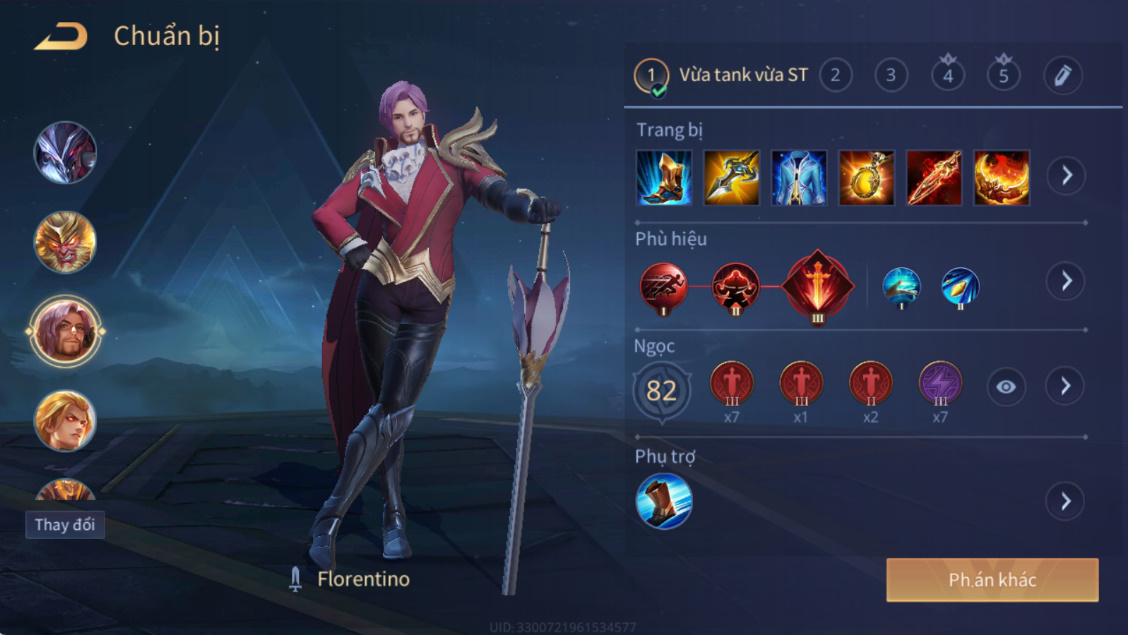Select the purple level III arcana gem
Screen dimensions: 1128x635
pos(940,383)
